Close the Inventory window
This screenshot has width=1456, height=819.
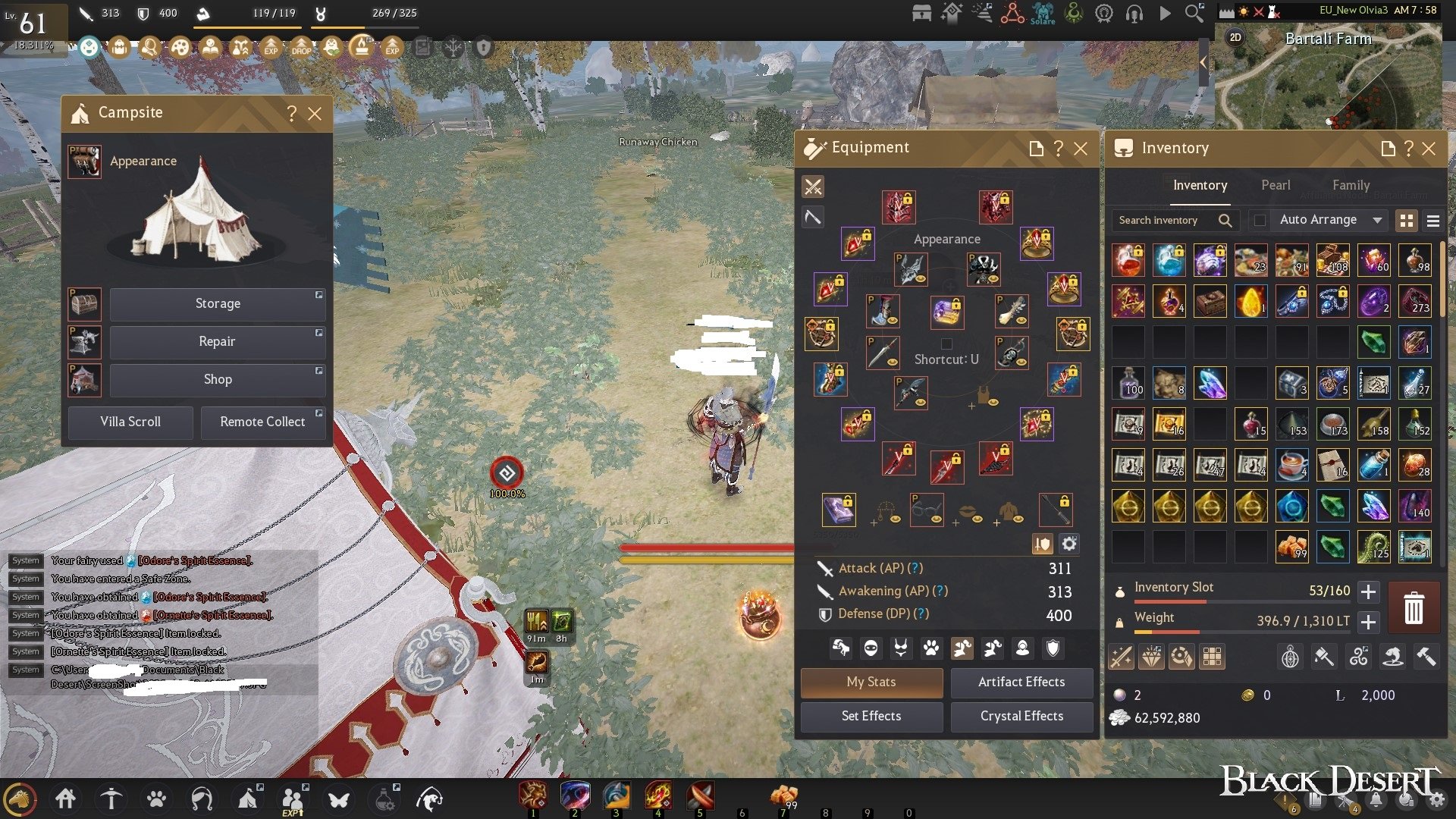tap(1429, 149)
